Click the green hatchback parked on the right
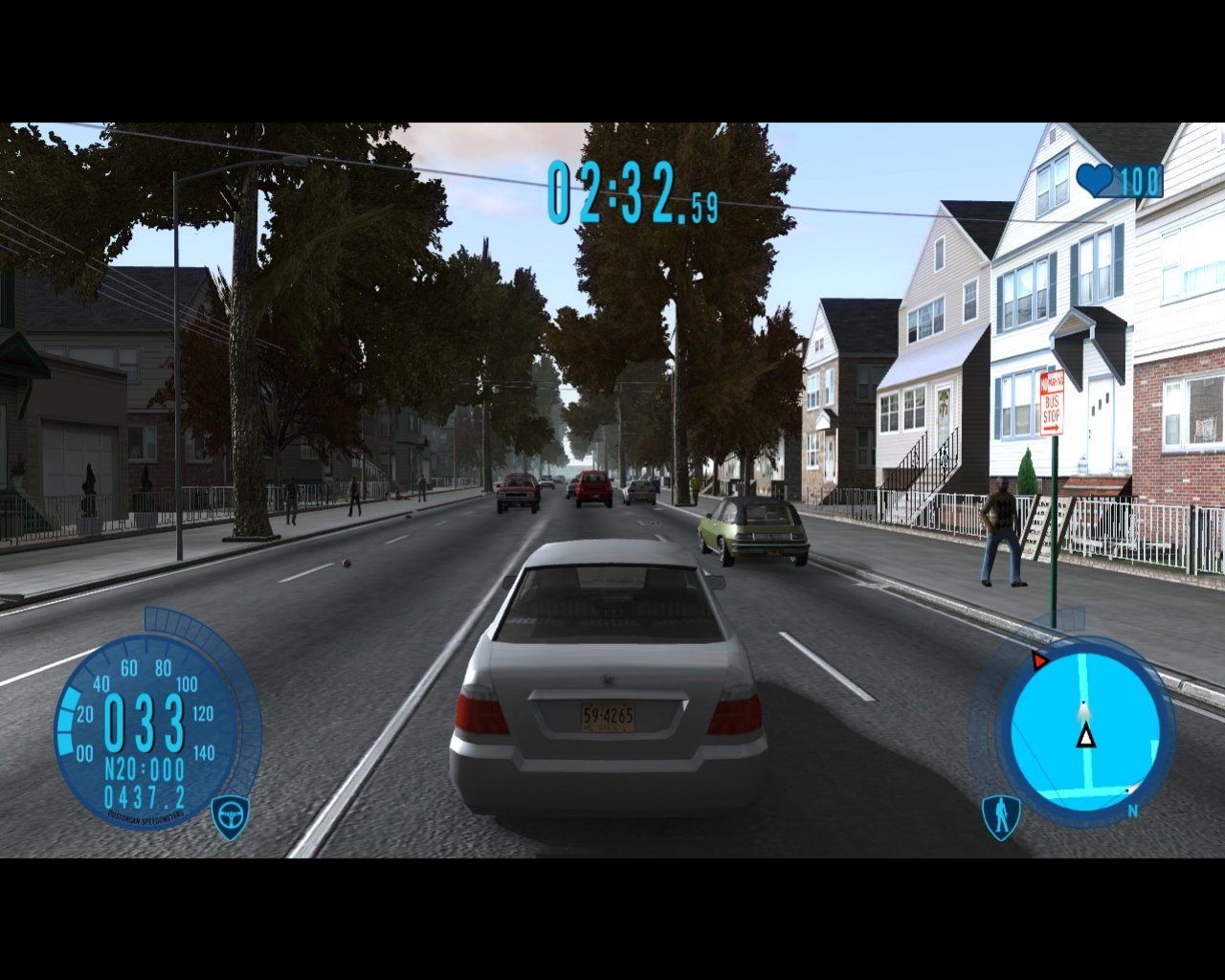 (x=753, y=531)
